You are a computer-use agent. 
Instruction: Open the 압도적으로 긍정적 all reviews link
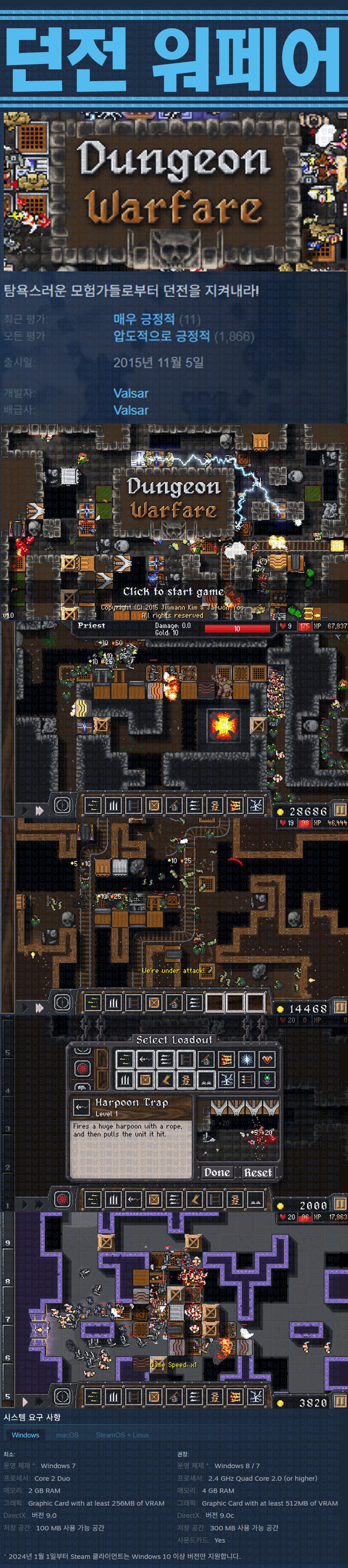162,336
